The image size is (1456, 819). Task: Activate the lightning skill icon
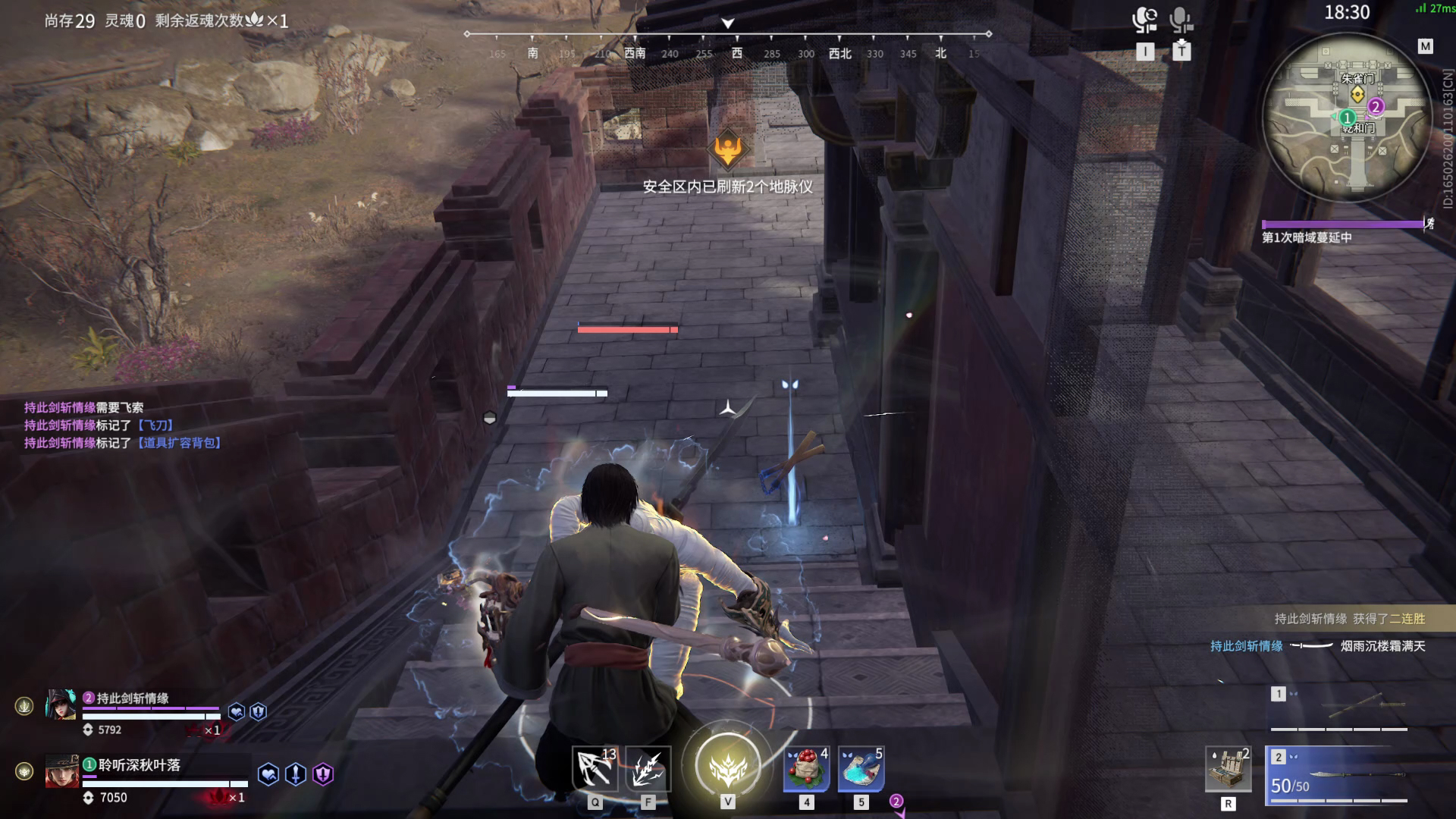(x=648, y=769)
